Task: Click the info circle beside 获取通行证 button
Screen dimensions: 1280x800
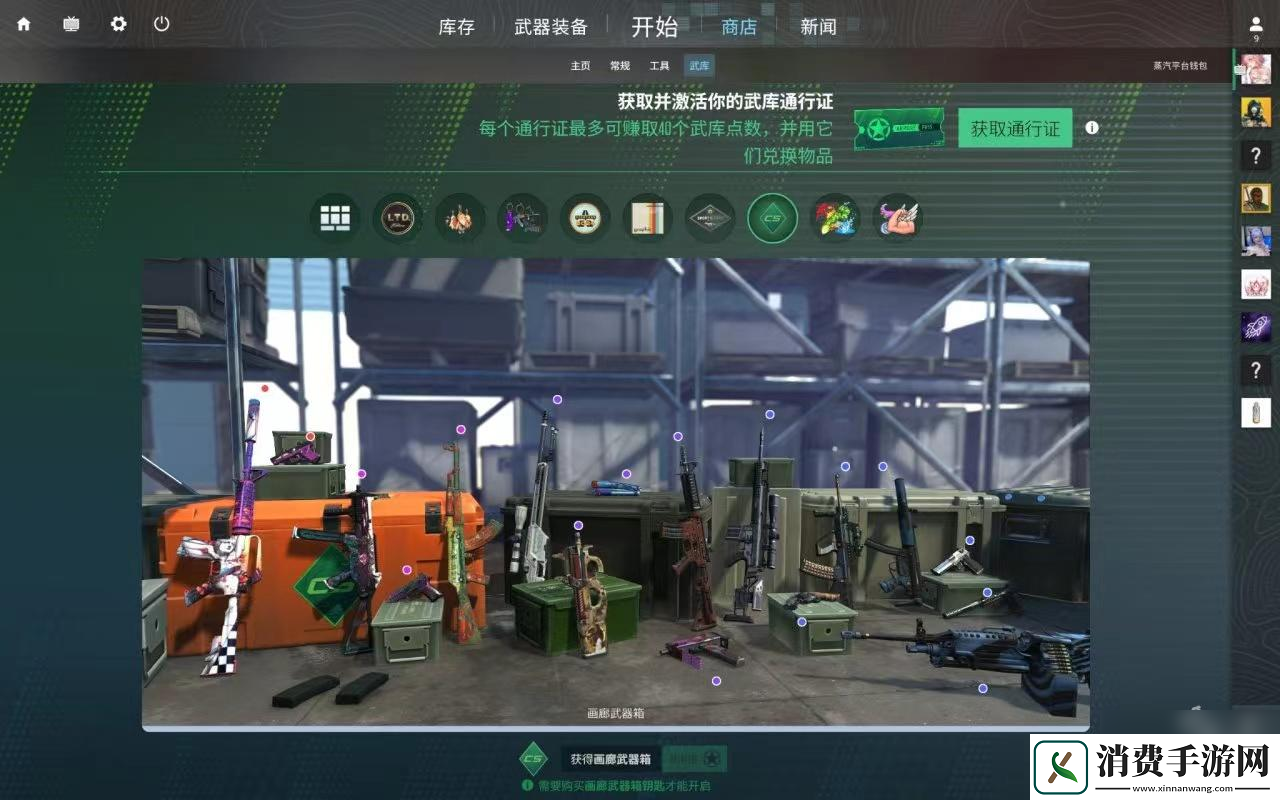Action: (x=1091, y=127)
